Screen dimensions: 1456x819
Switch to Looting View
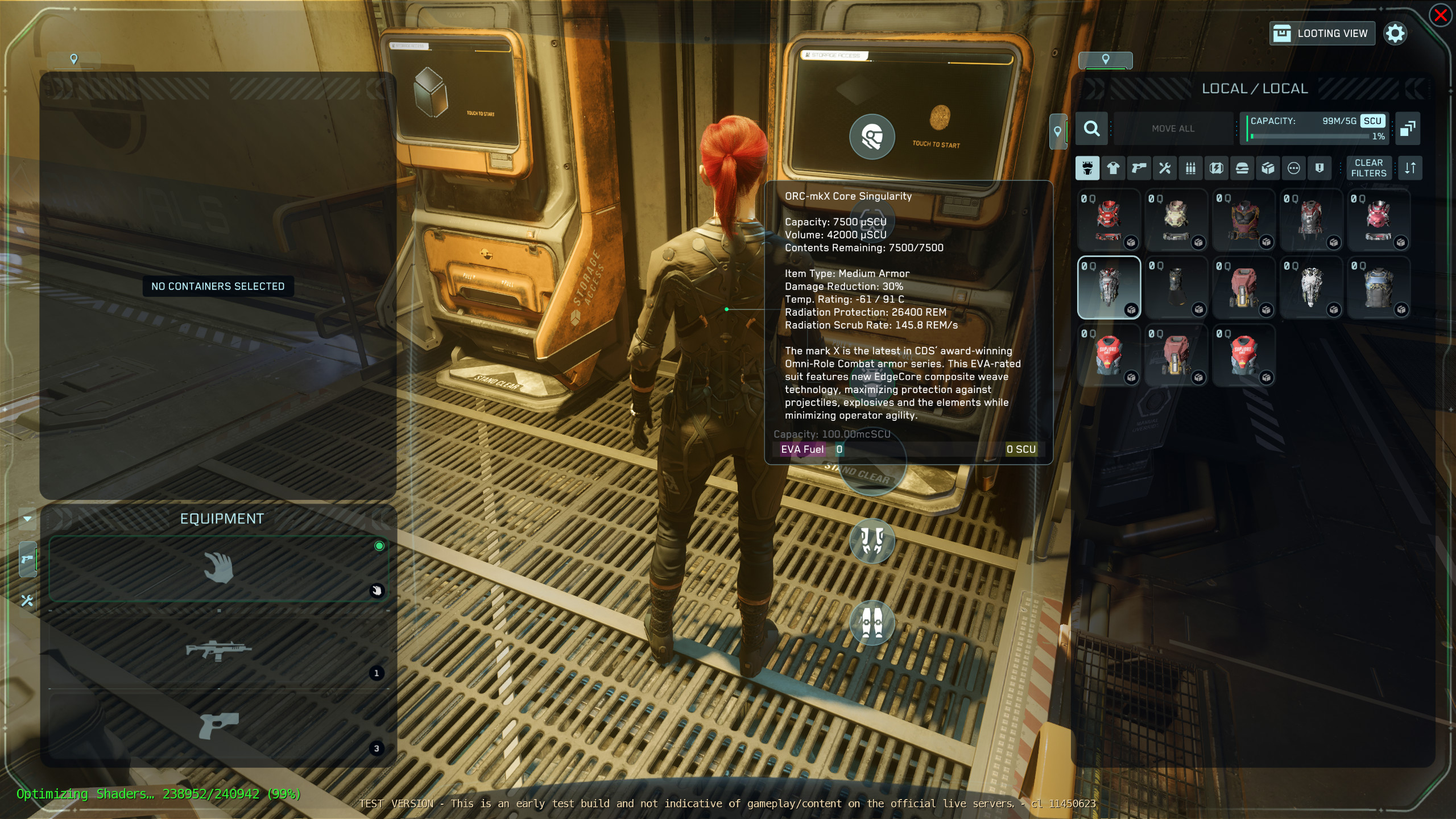tap(1322, 34)
